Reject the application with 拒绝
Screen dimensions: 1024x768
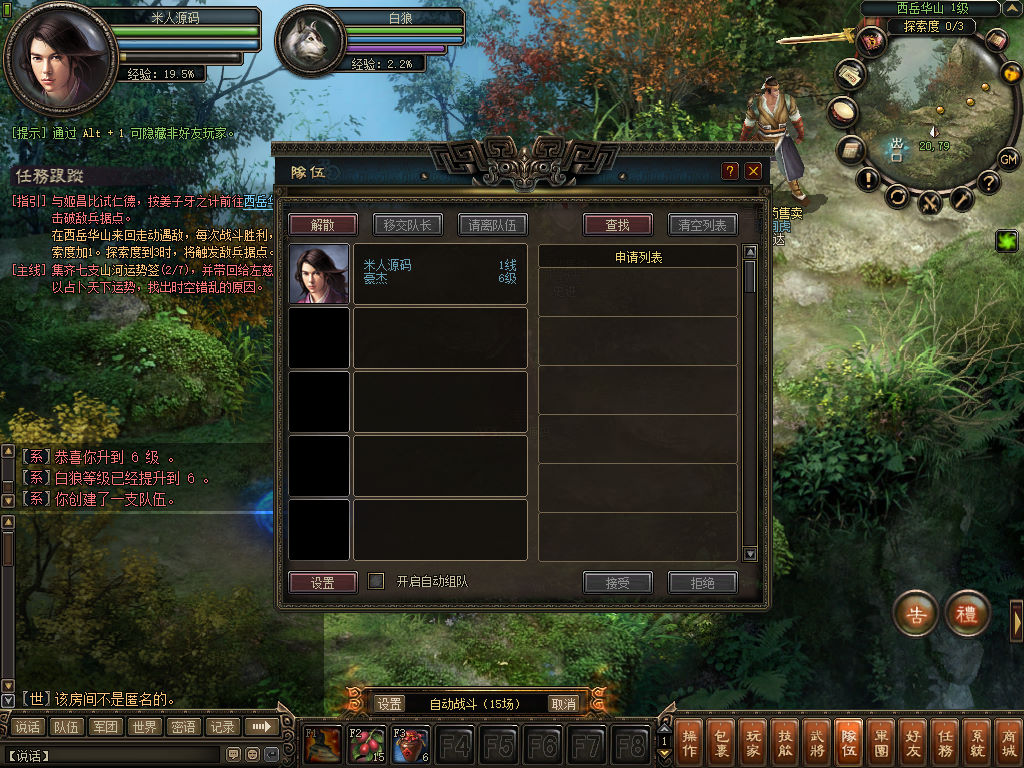(x=702, y=582)
